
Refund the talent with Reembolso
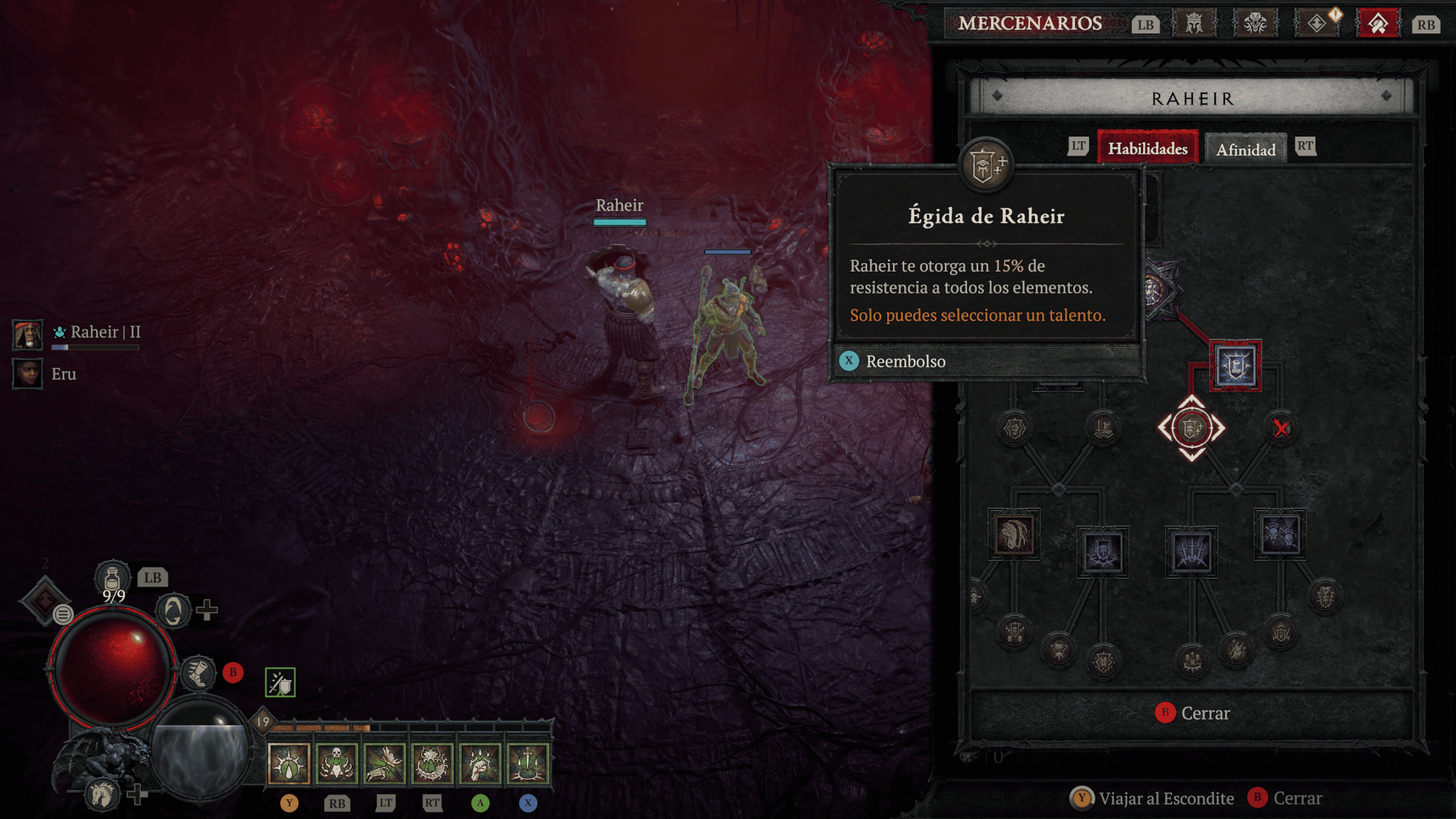[905, 361]
